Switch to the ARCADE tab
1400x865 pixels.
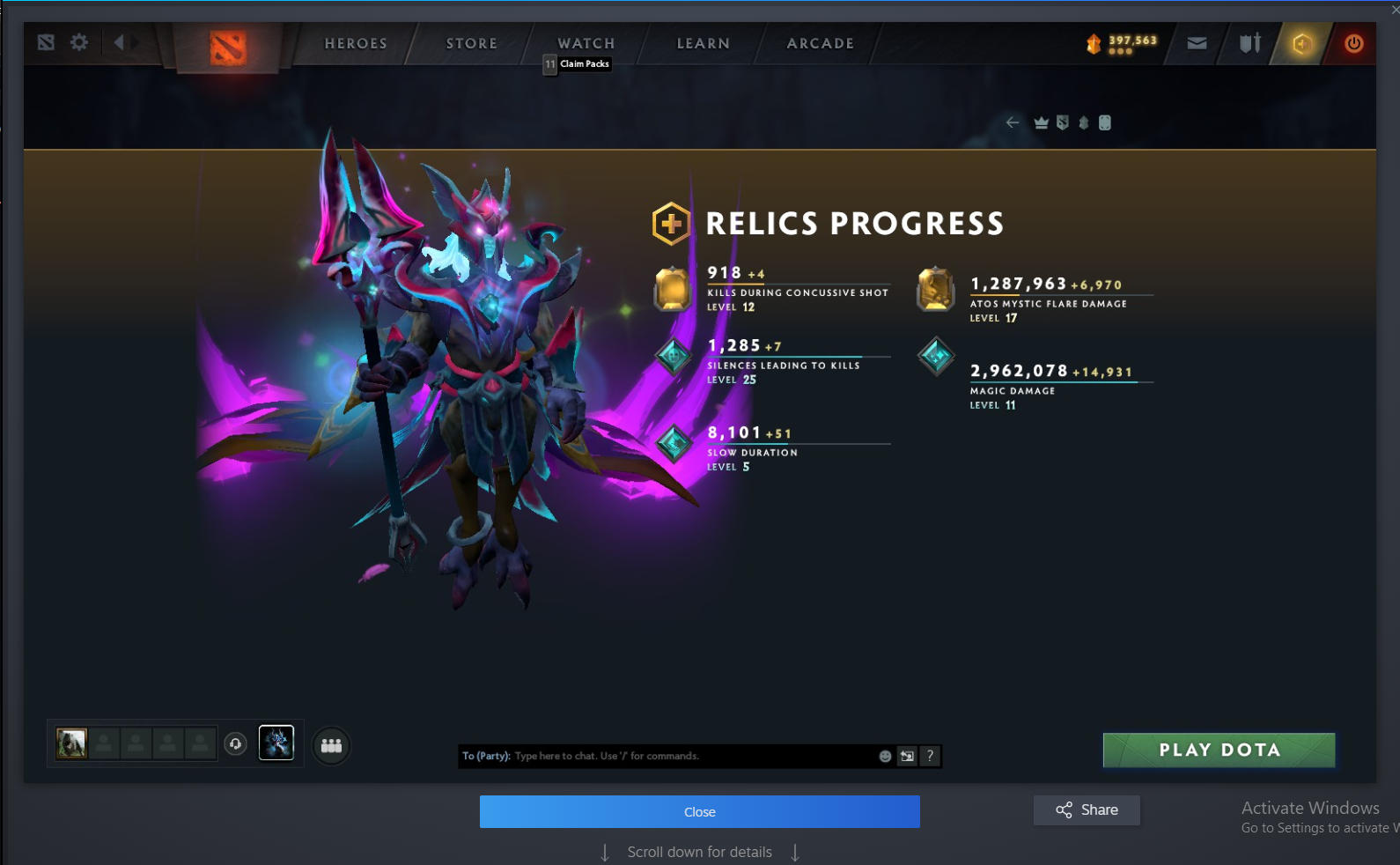pyautogui.click(x=819, y=43)
